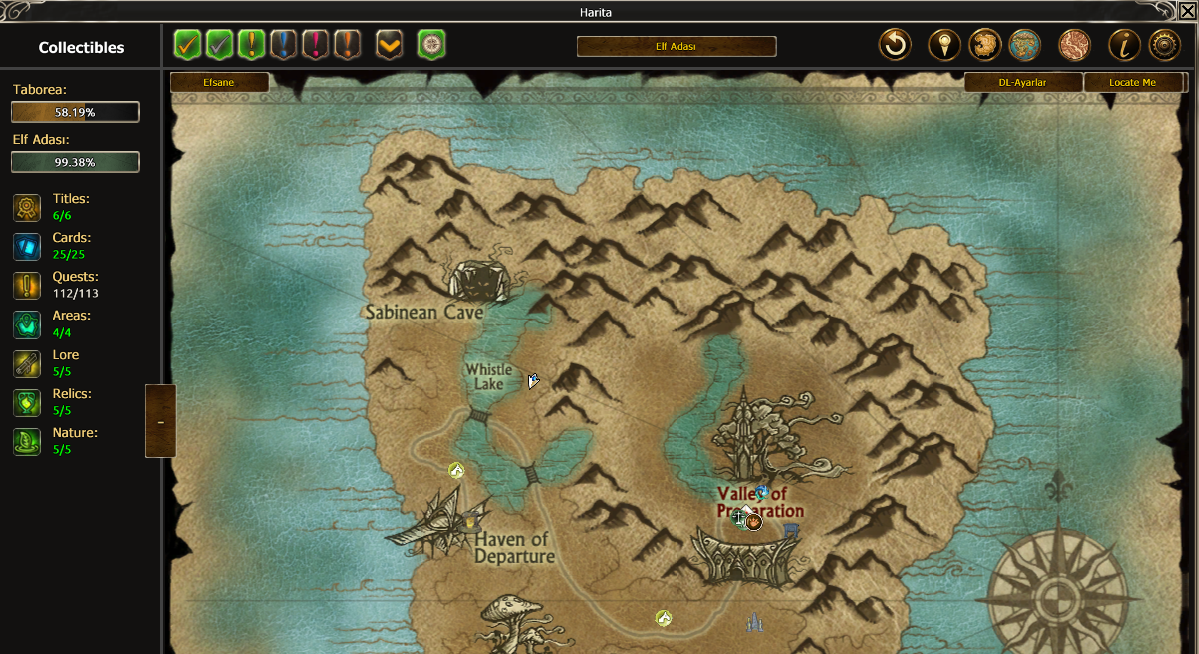Click the Efsane legend button
This screenshot has width=1199, height=654.
219,83
